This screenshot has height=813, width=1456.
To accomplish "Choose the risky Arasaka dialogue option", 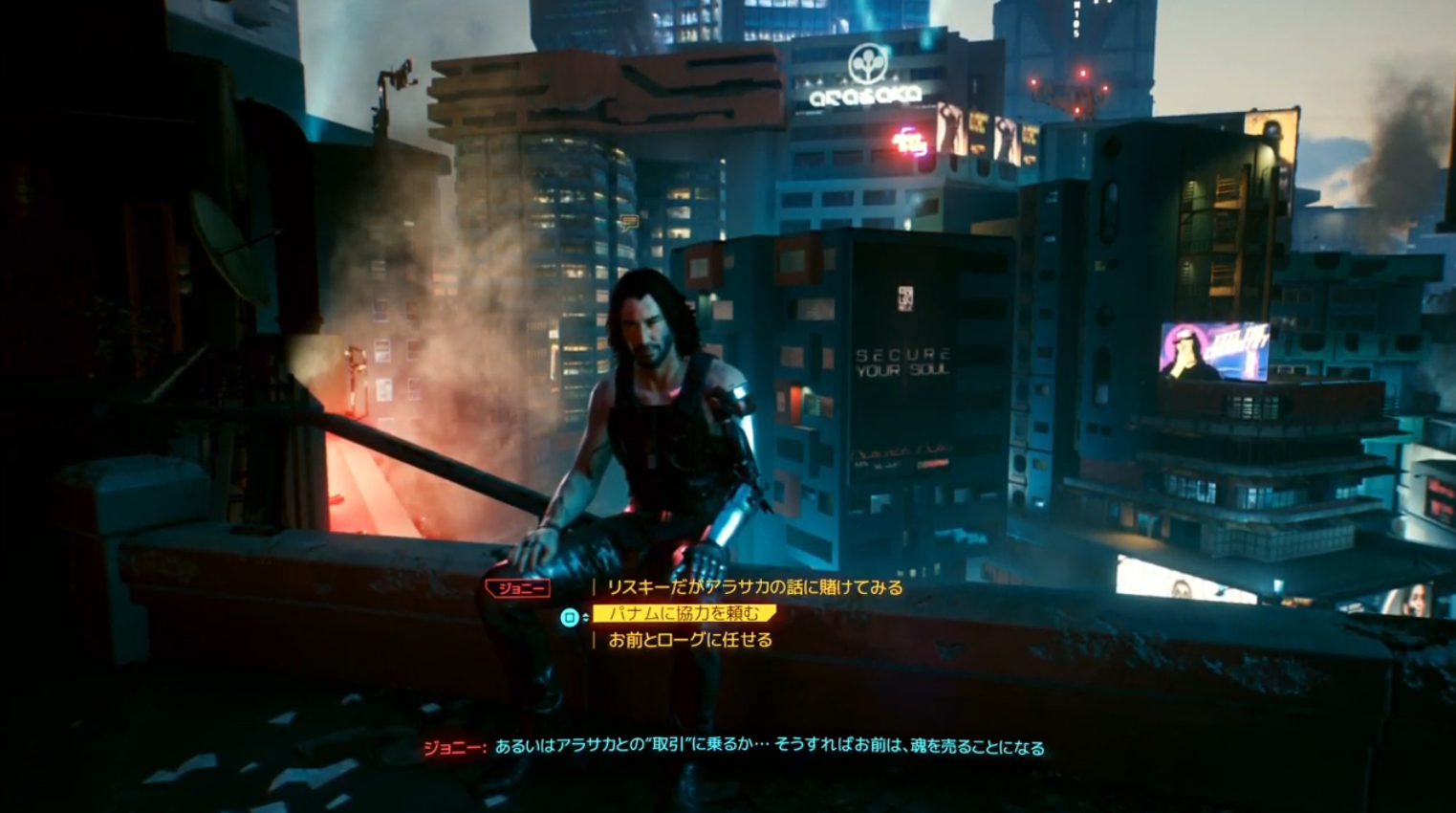I will point(754,587).
